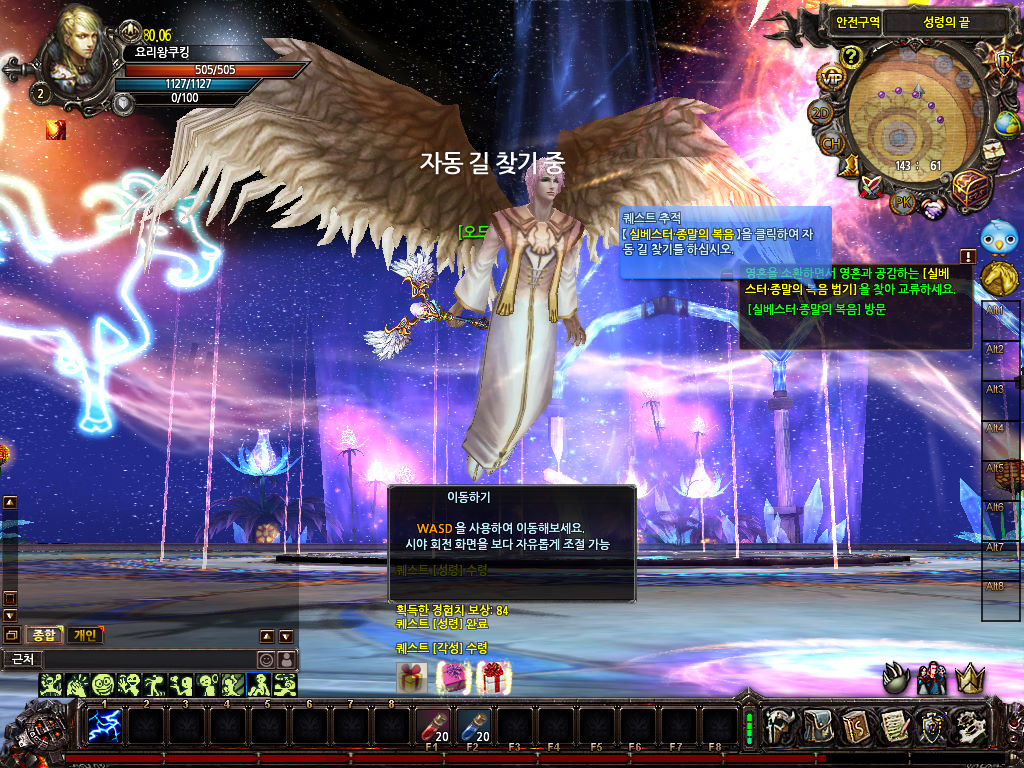Click the chat text input field
The height and width of the screenshot is (768, 1024).
[148, 660]
